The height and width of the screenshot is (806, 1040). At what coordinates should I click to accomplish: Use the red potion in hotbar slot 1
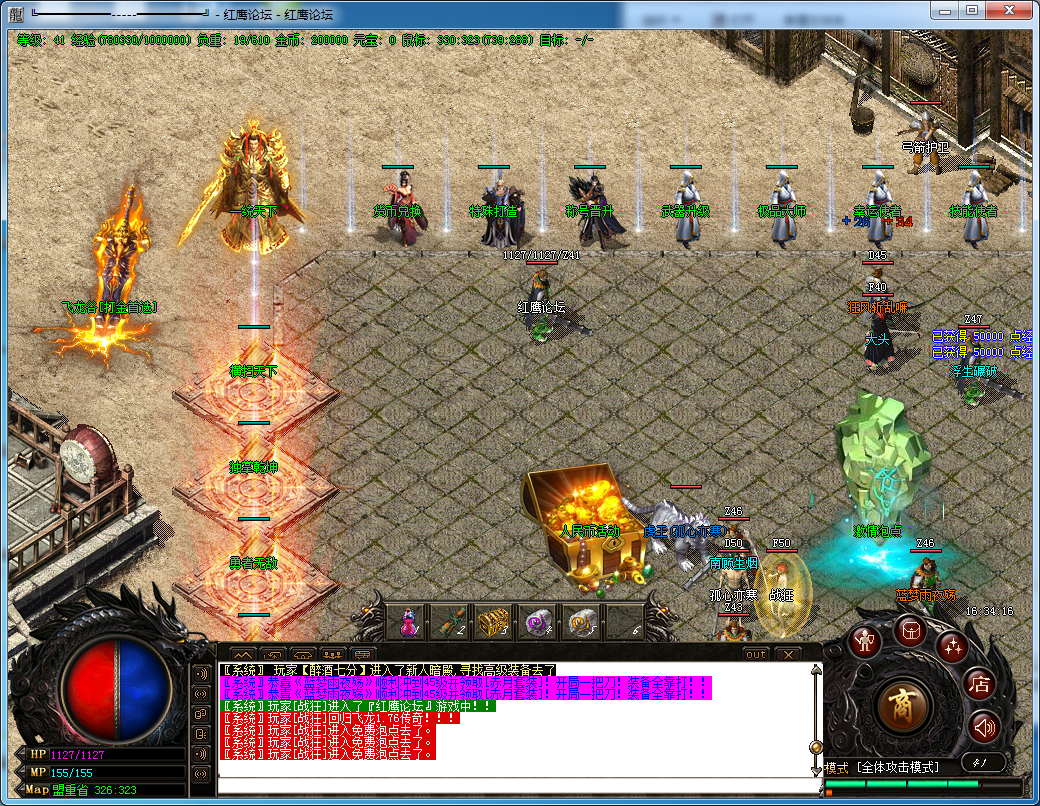point(408,623)
